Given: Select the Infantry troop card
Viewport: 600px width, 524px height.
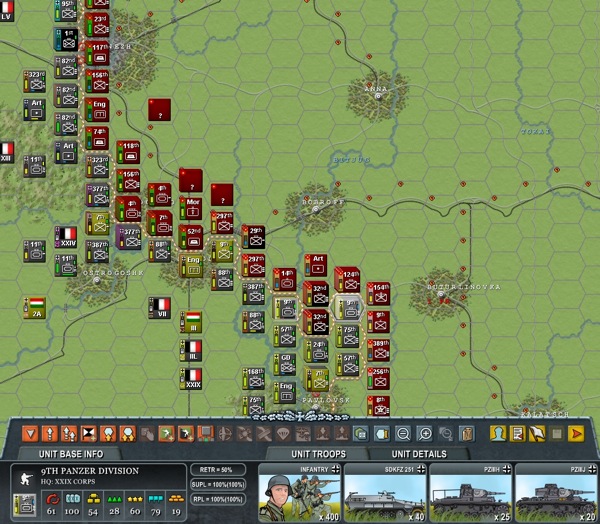Looking at the screenshot, I should tap(299, 493).
